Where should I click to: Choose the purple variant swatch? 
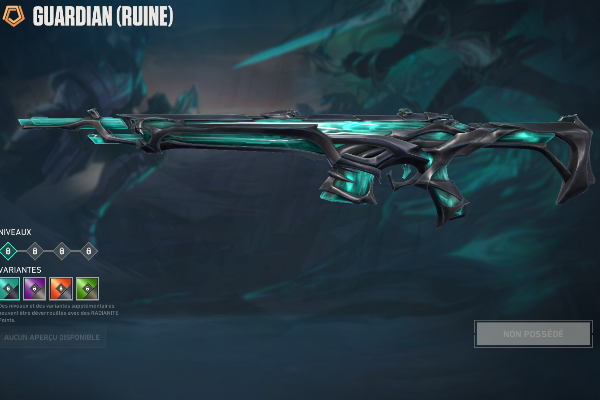35,289
